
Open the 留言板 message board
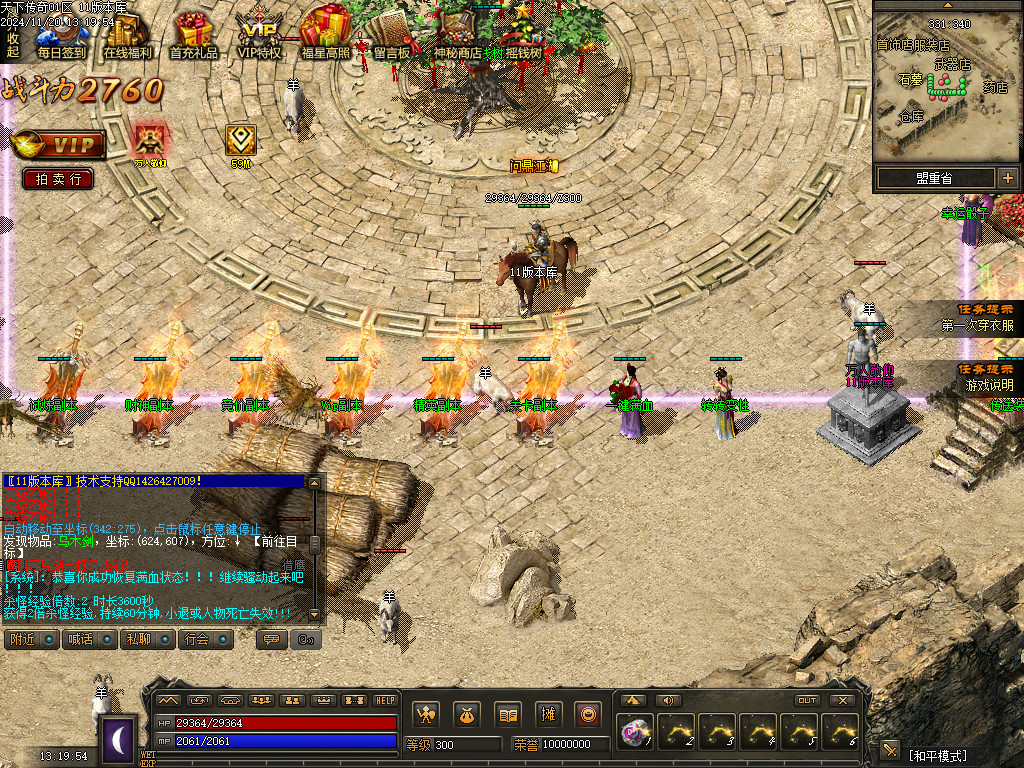[391, 35]
